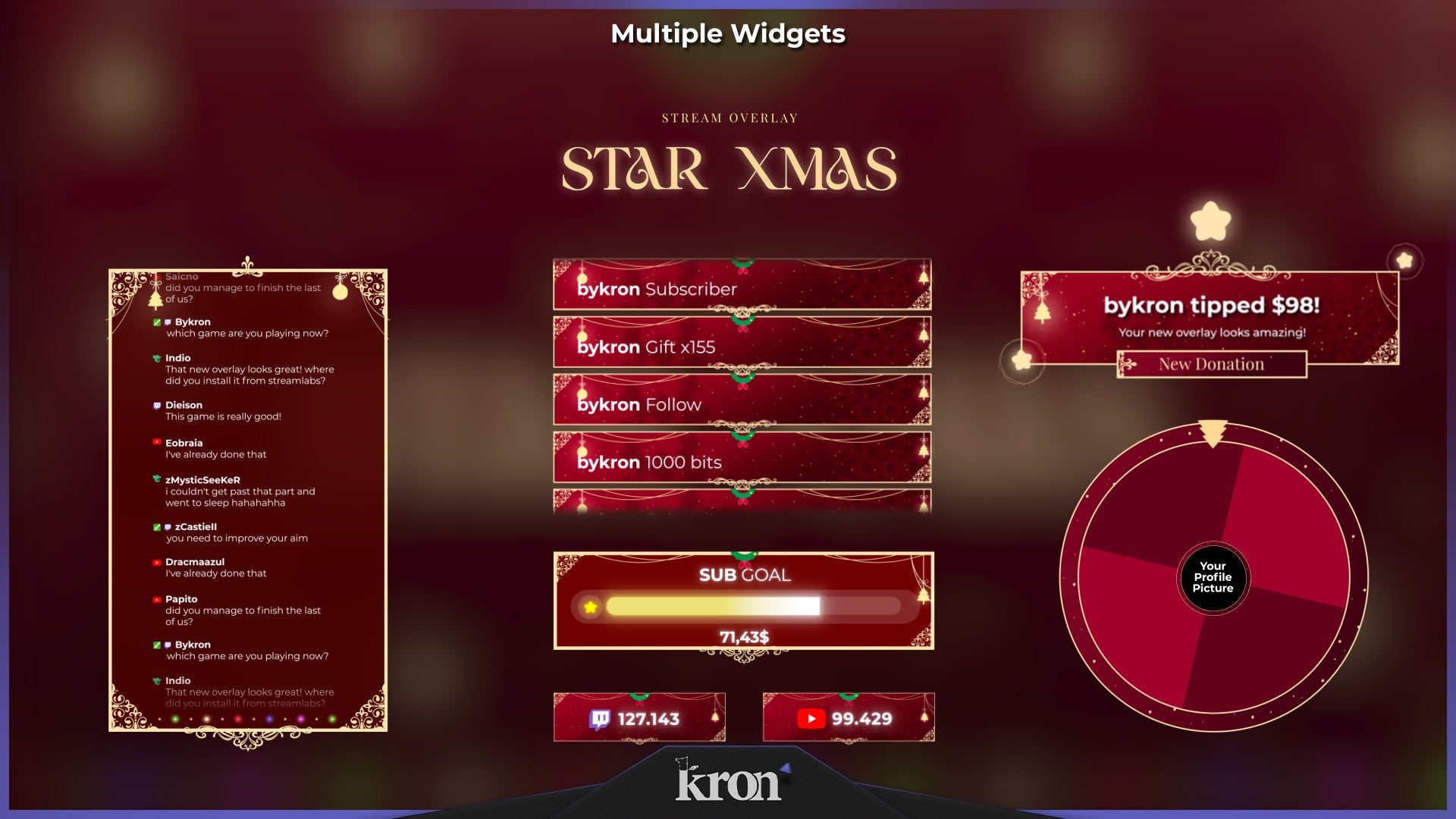Screen dimensions: 1456x819
Task: Click the kron logo
Action: (x=729, y=782)
